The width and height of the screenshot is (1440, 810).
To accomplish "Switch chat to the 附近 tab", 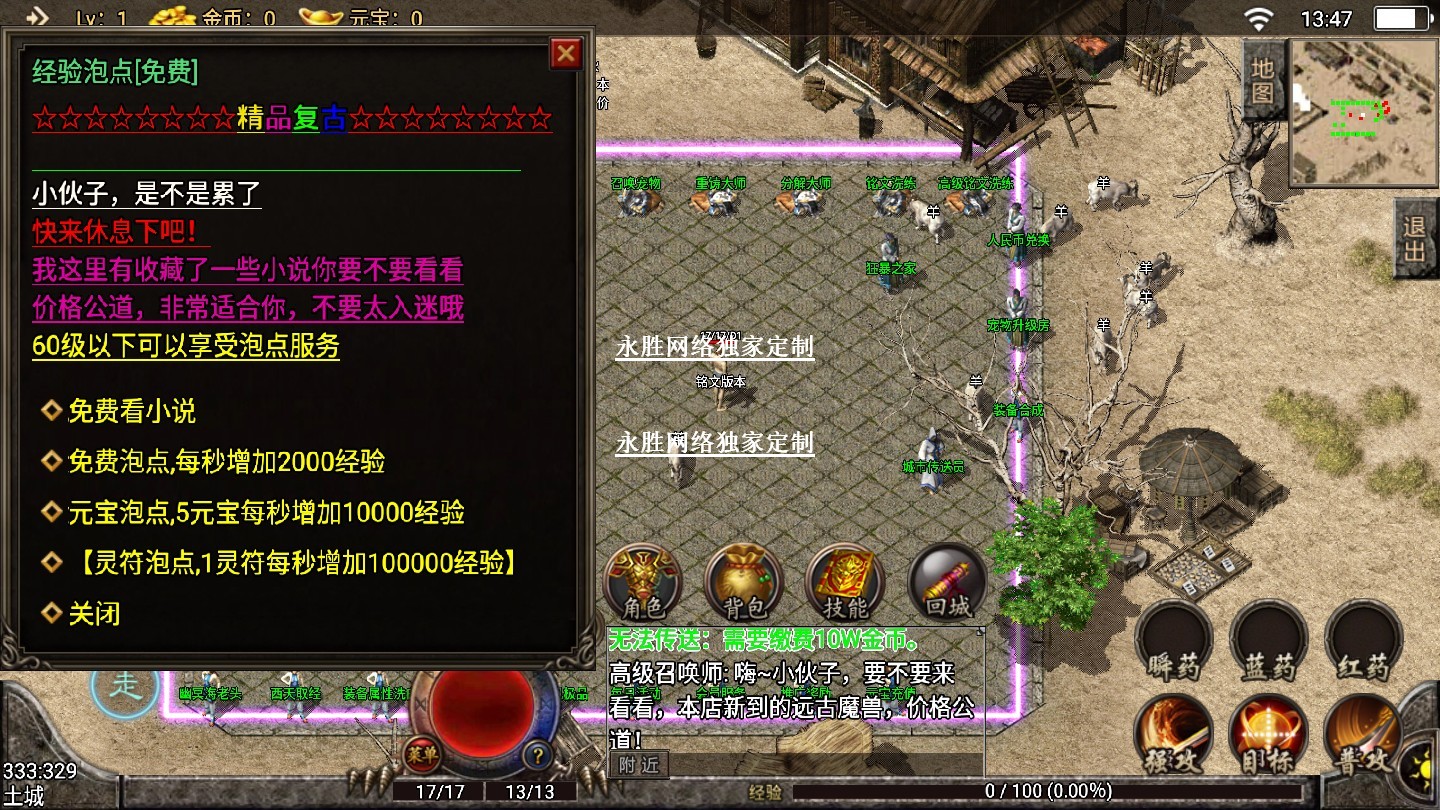I will tap(638, 765).
